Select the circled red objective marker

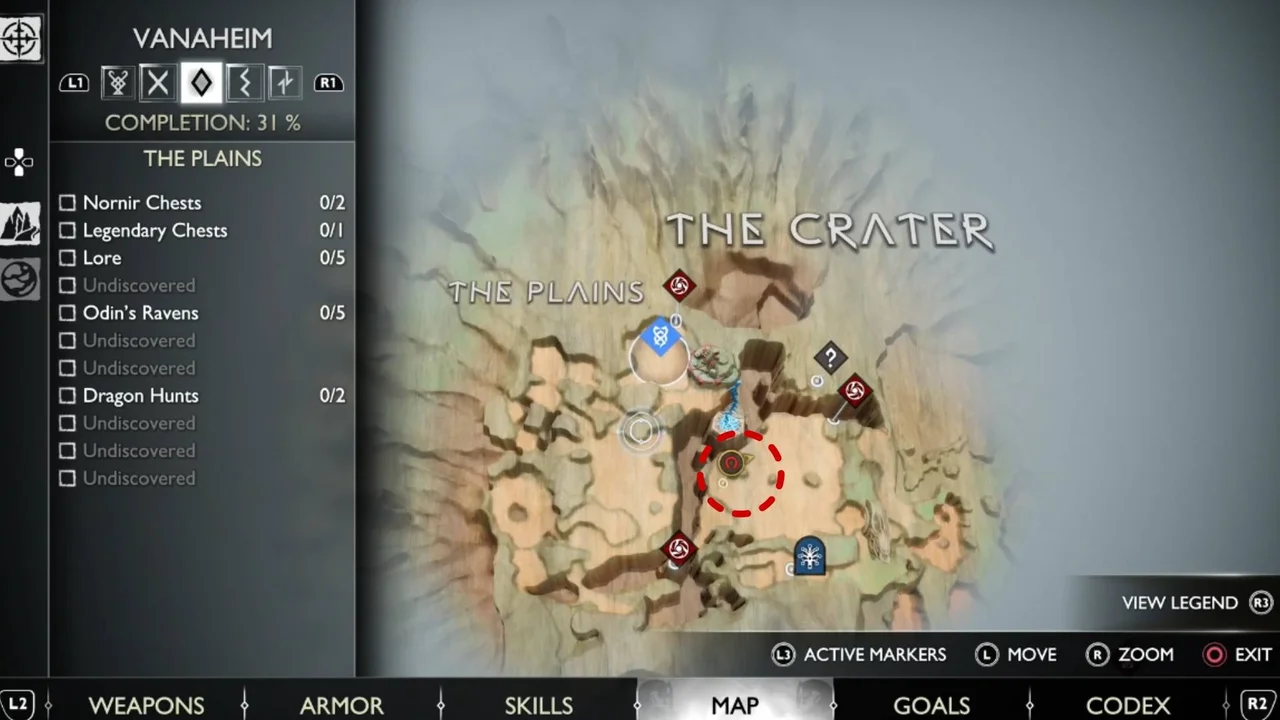tap(733, 464)
